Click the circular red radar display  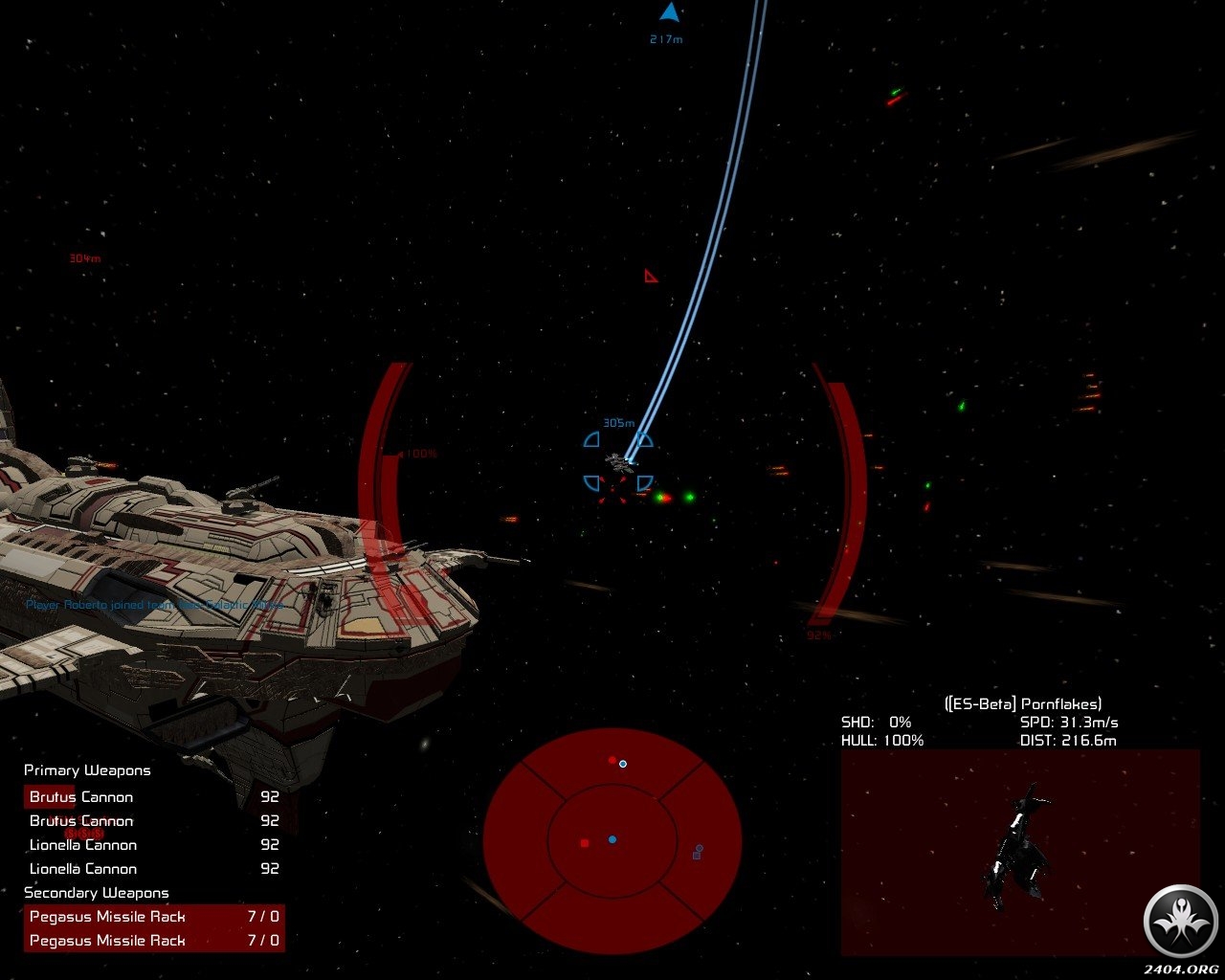[612, 840]
